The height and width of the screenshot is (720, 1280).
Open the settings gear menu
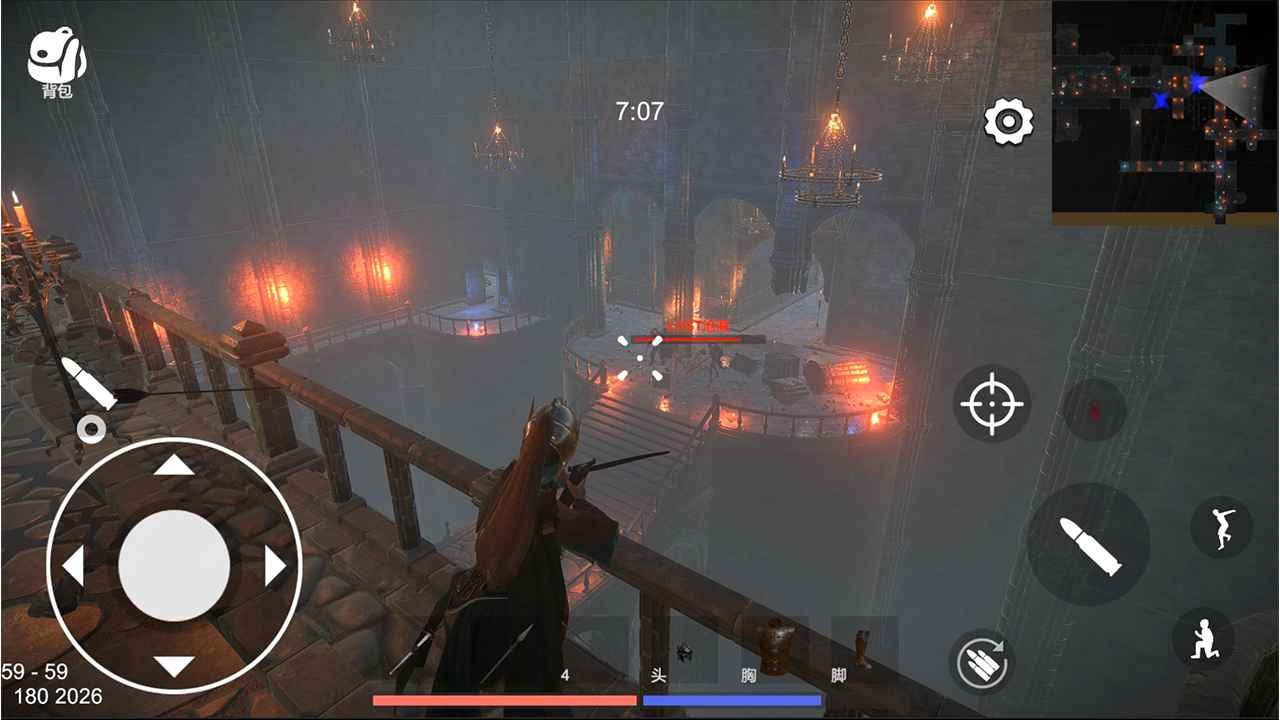[x=1009, y=122]
